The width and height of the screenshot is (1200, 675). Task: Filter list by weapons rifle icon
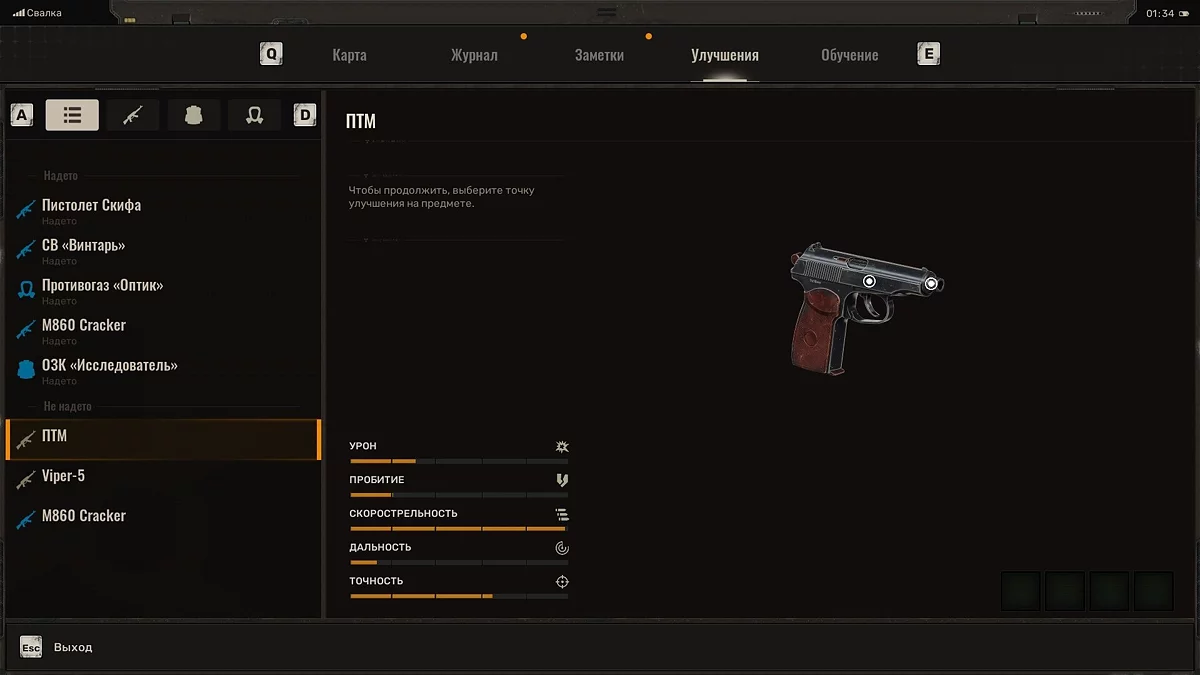point(133,115)
